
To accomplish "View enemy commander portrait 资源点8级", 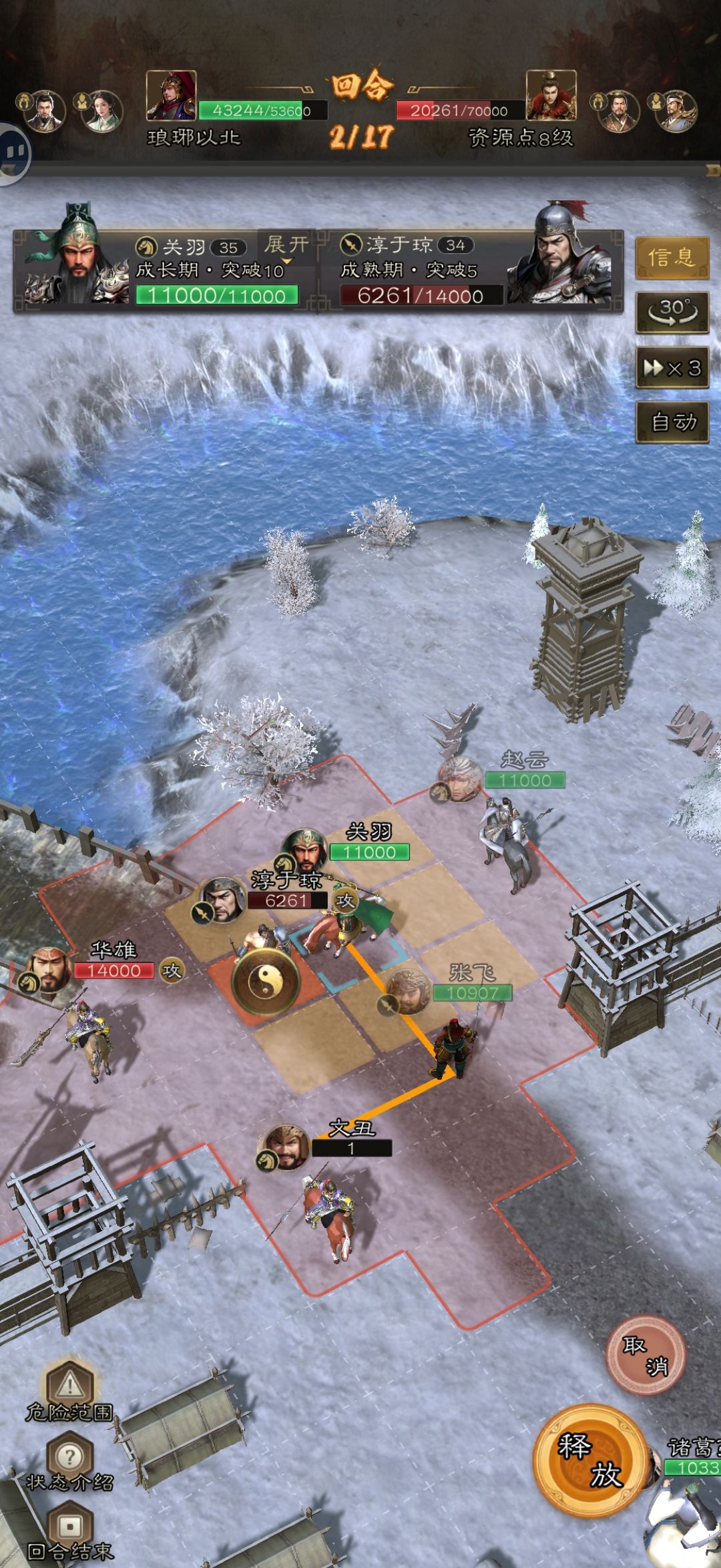I will coord(551,95).
